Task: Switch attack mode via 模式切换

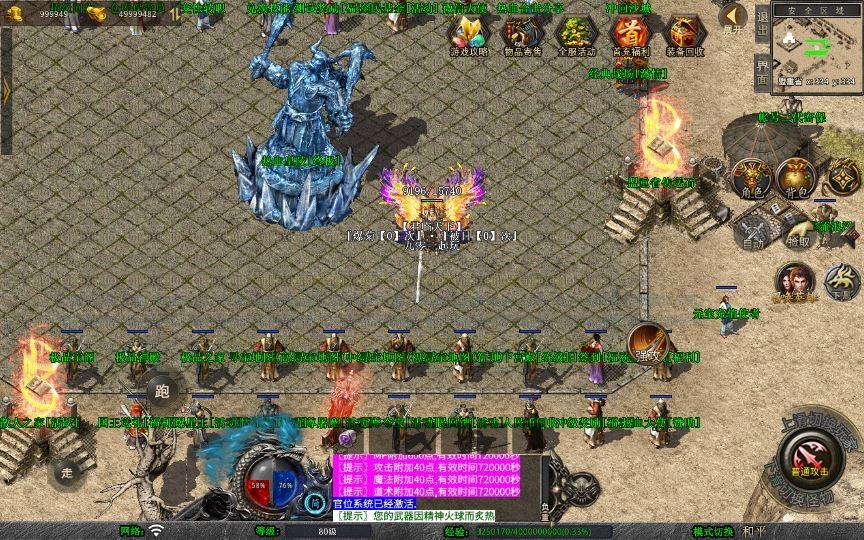Action: [713, 531]
